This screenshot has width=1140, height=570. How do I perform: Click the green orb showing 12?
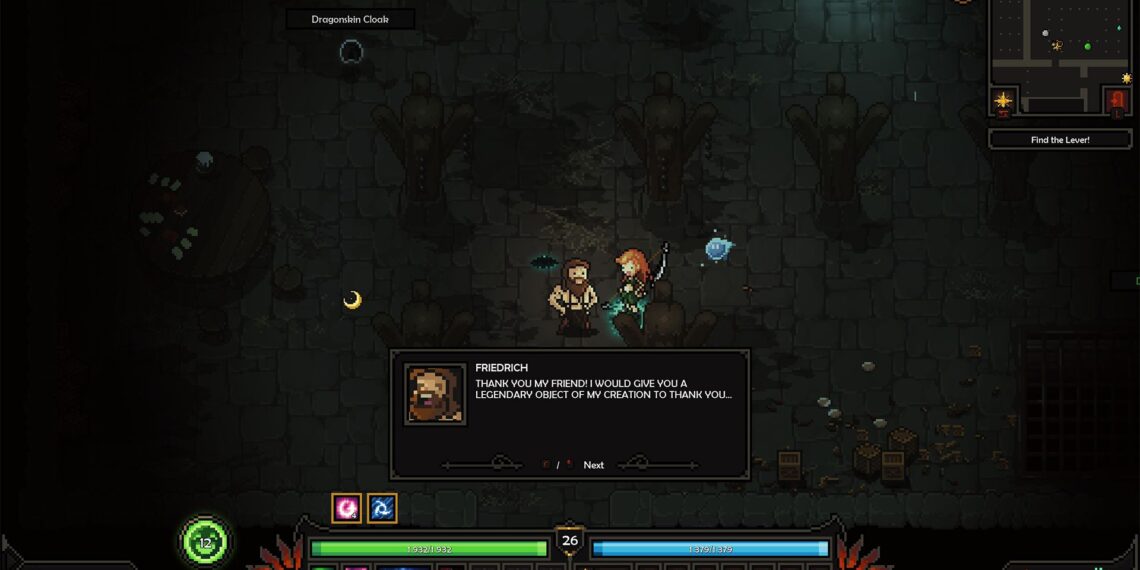(205, 542)
